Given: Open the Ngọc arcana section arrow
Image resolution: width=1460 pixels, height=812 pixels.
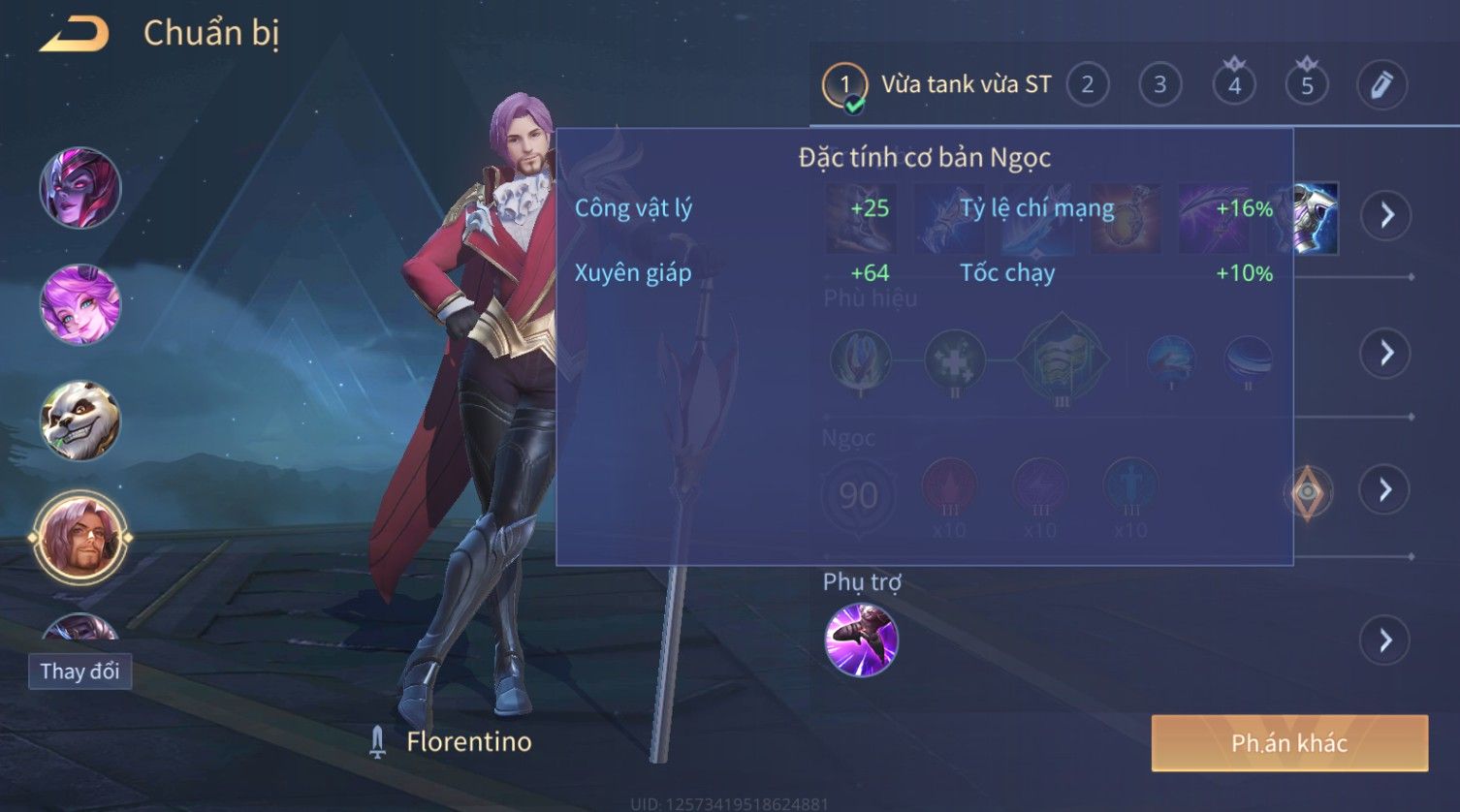Looking at the screenshot, I should coord(1386,490).
